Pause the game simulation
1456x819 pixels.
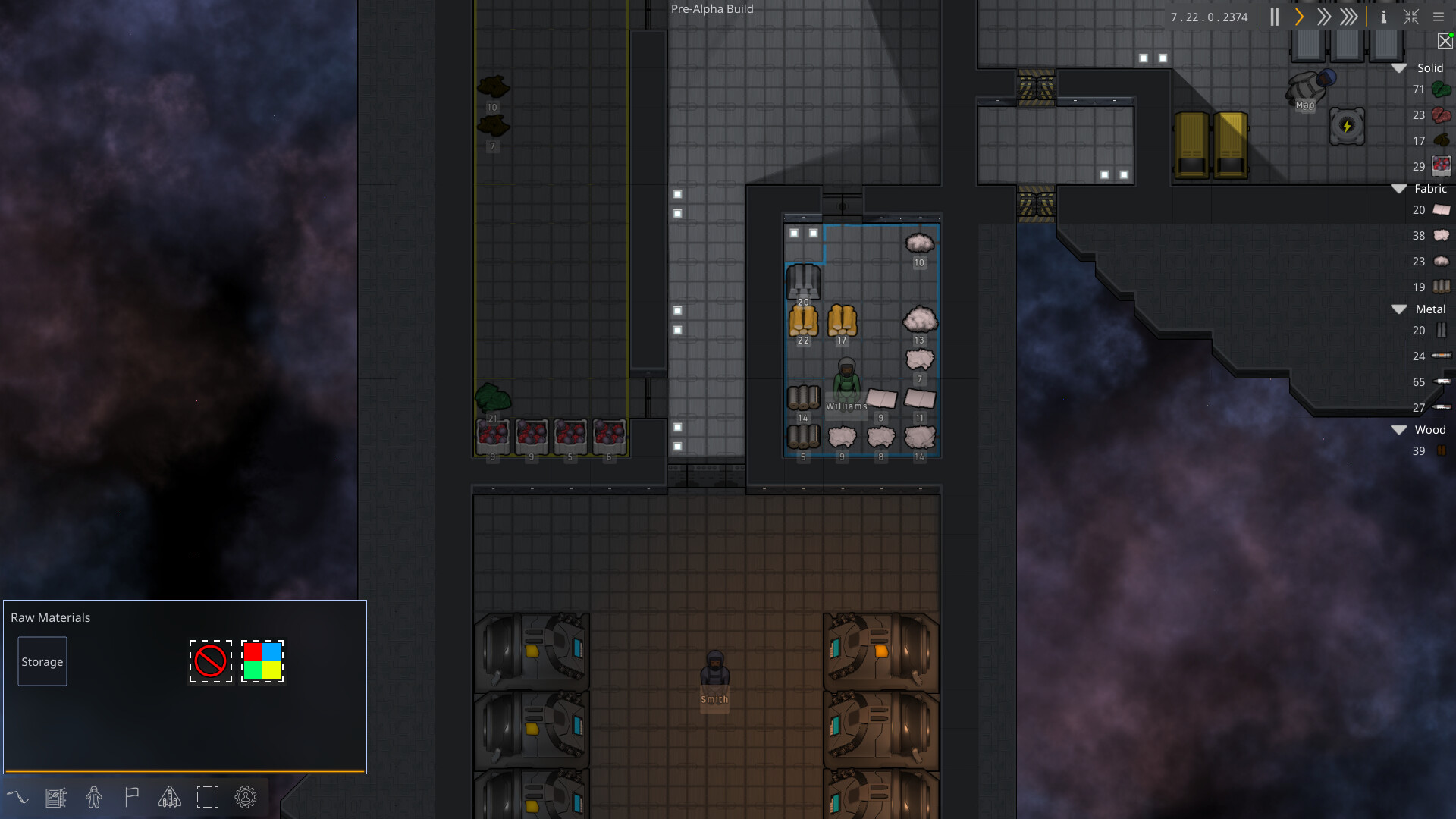1275,17
